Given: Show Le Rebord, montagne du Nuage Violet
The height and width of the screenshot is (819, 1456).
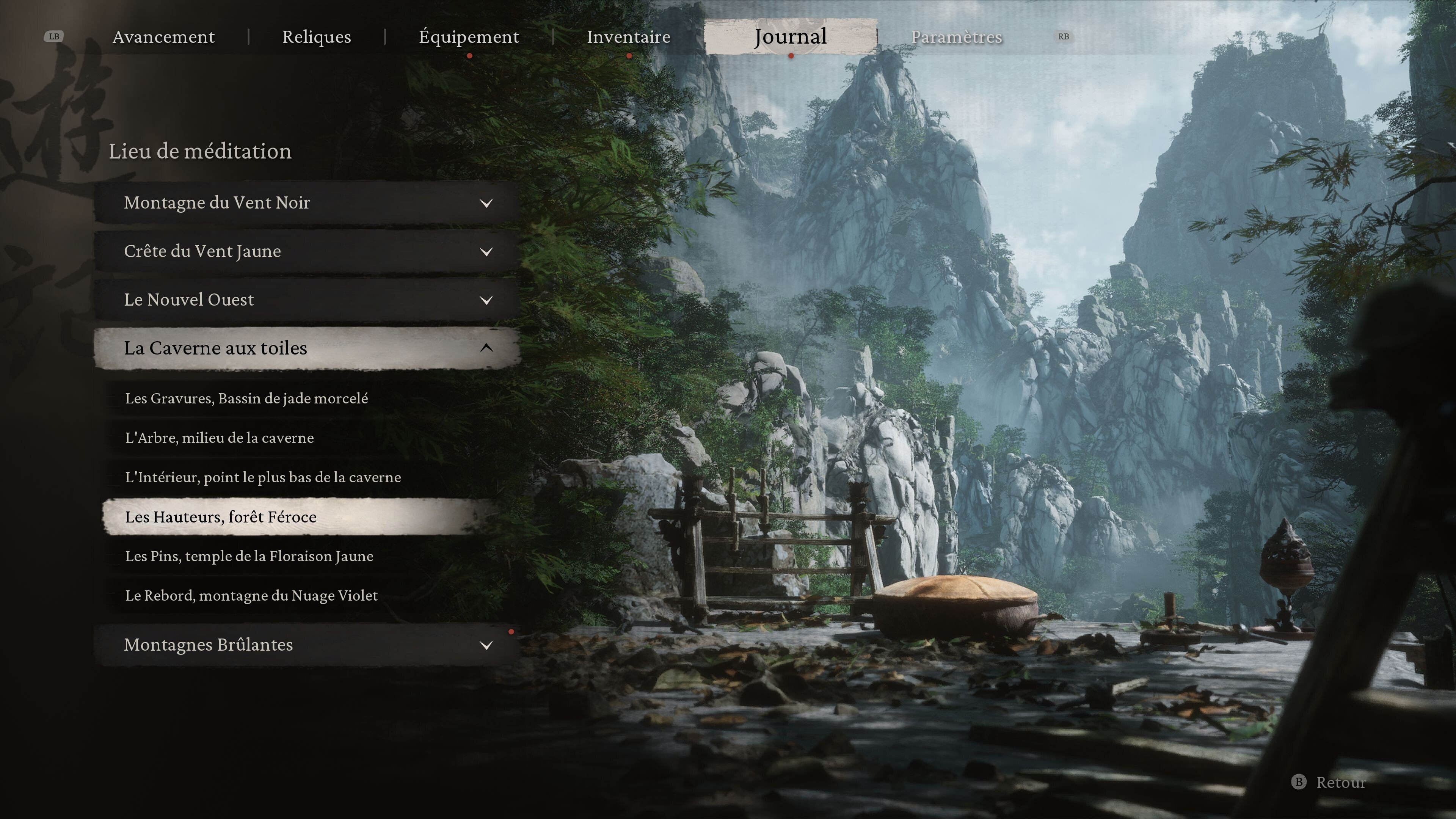Looking at the screenshot, I should [x=251, y=596].
